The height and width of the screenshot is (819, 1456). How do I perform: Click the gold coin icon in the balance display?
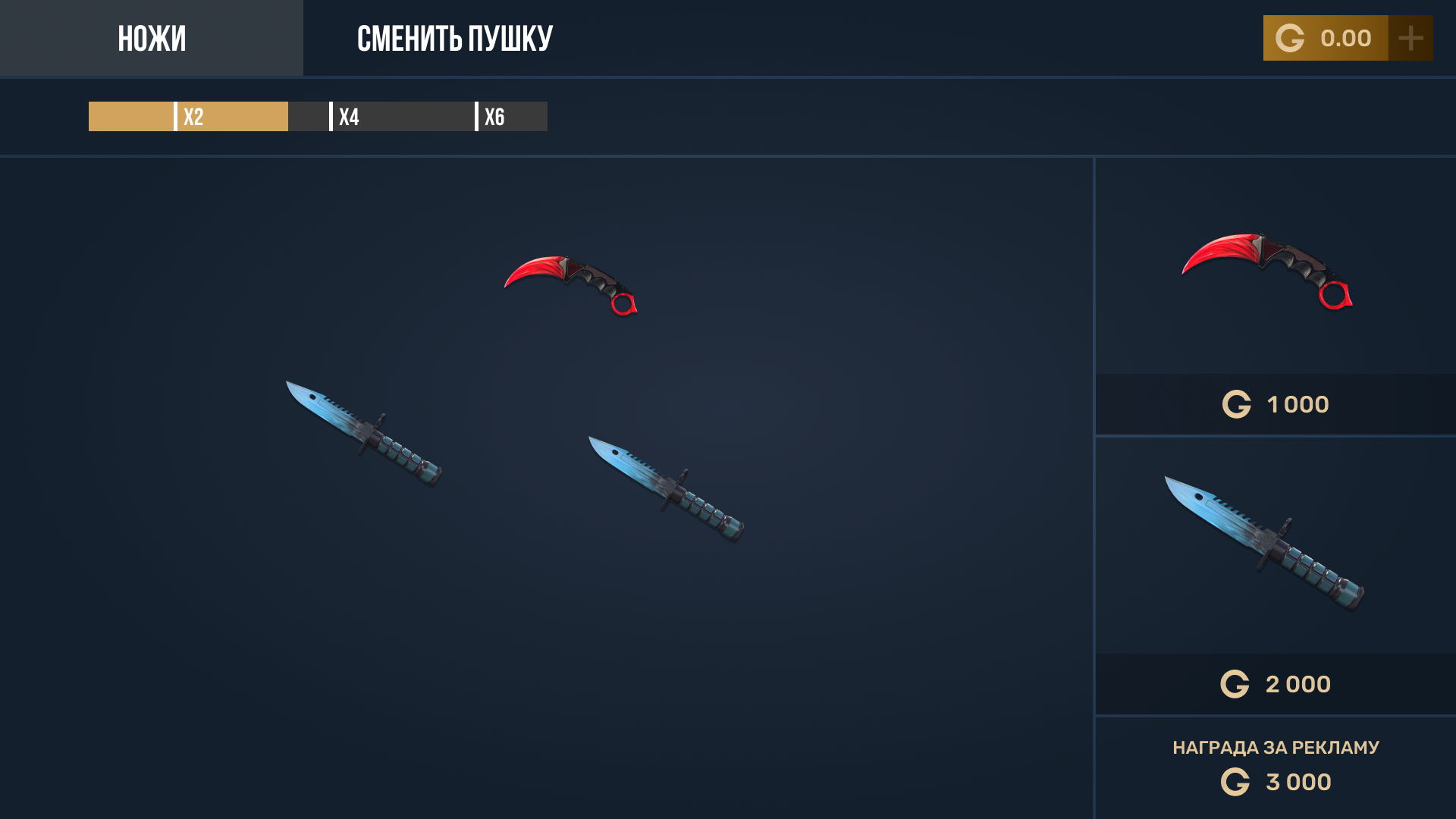click(x=1291, y=37)
